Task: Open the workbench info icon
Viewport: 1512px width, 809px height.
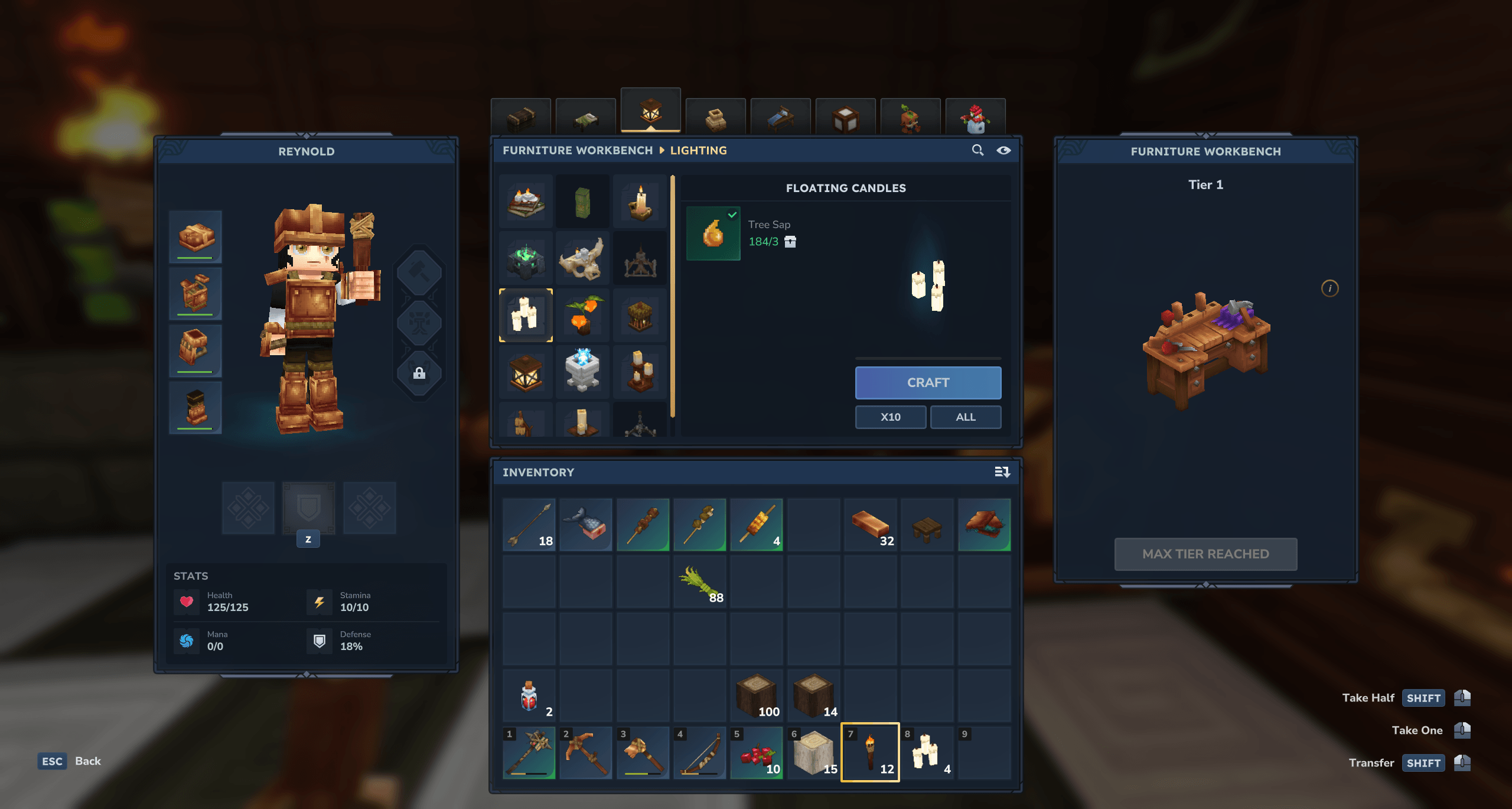Action: 1329,288
